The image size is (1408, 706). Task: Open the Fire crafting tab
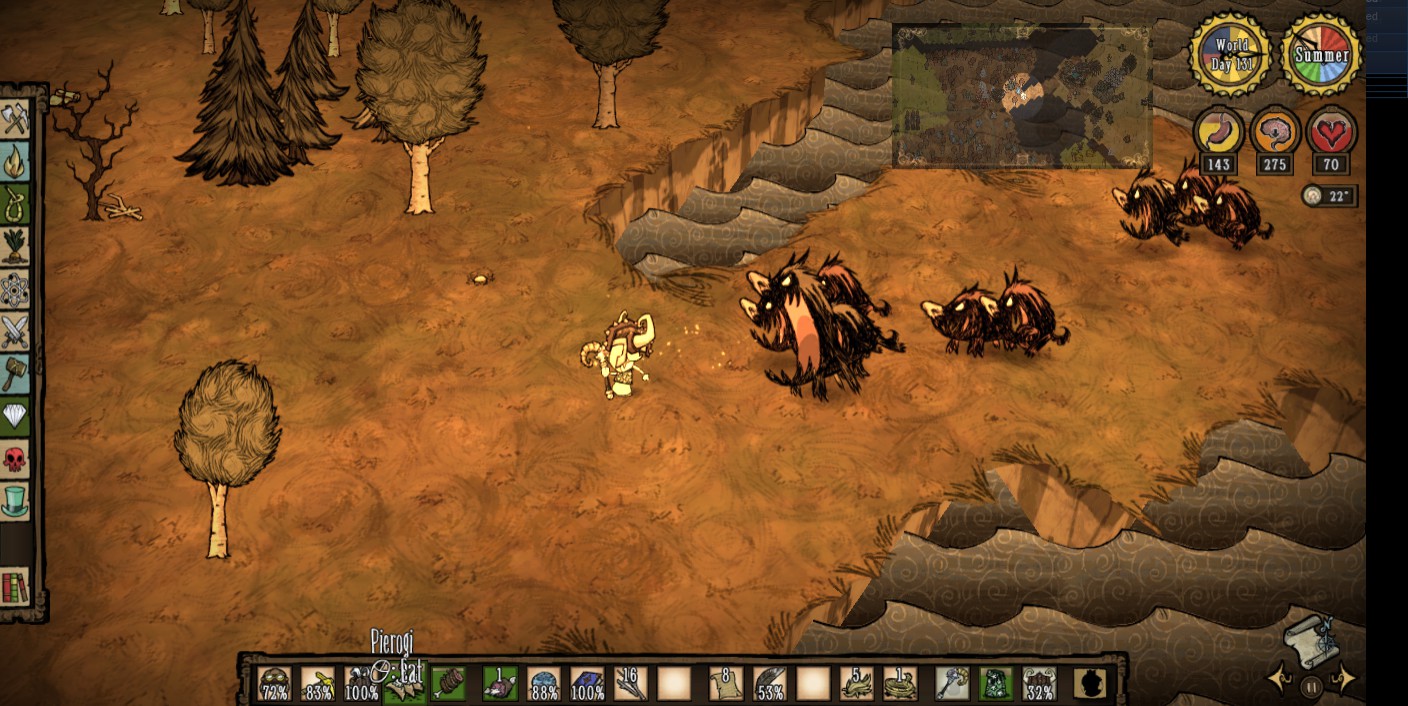pos(15,160)
